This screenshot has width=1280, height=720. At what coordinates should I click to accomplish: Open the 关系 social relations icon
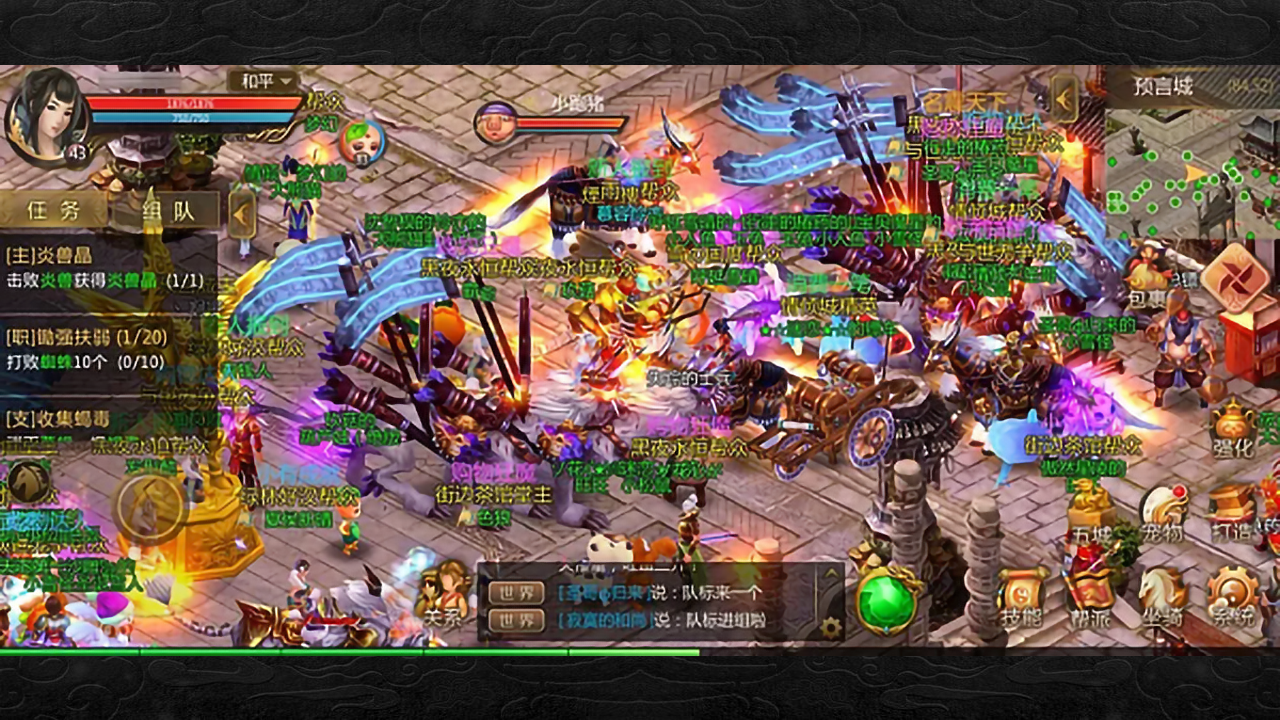[444, 594]
